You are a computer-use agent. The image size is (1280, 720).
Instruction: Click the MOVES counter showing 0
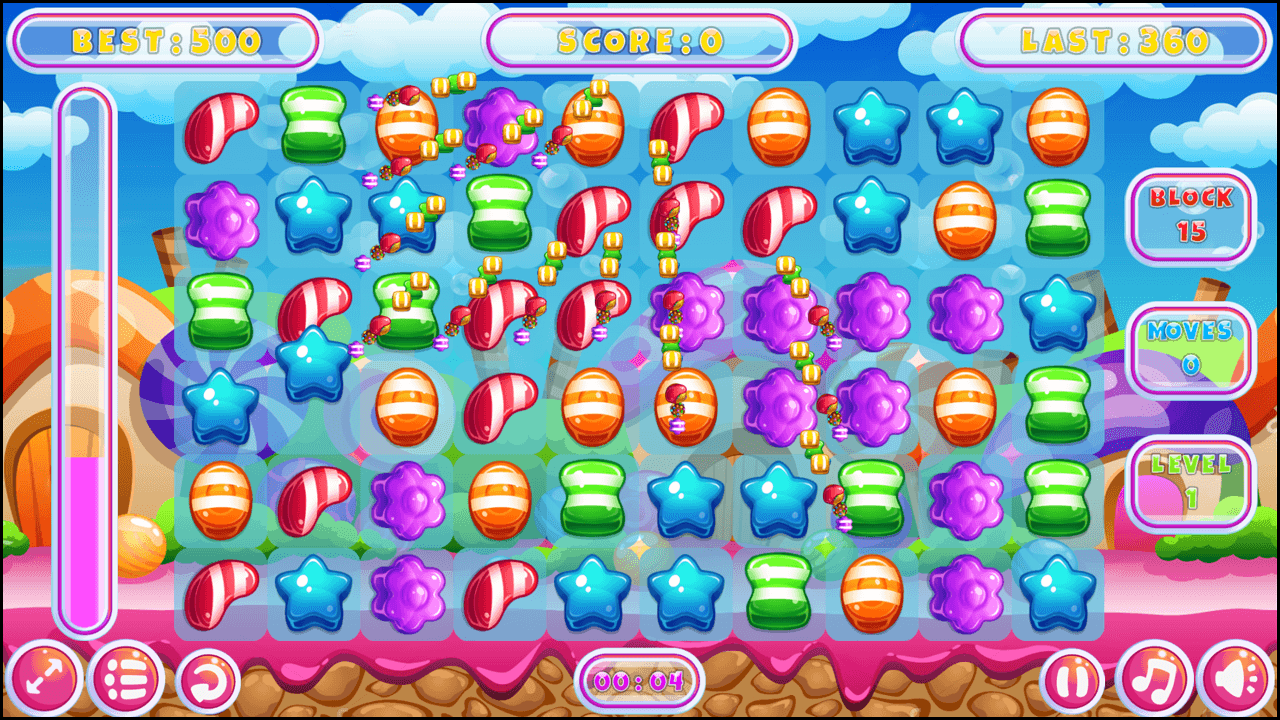click(1190, 350)
